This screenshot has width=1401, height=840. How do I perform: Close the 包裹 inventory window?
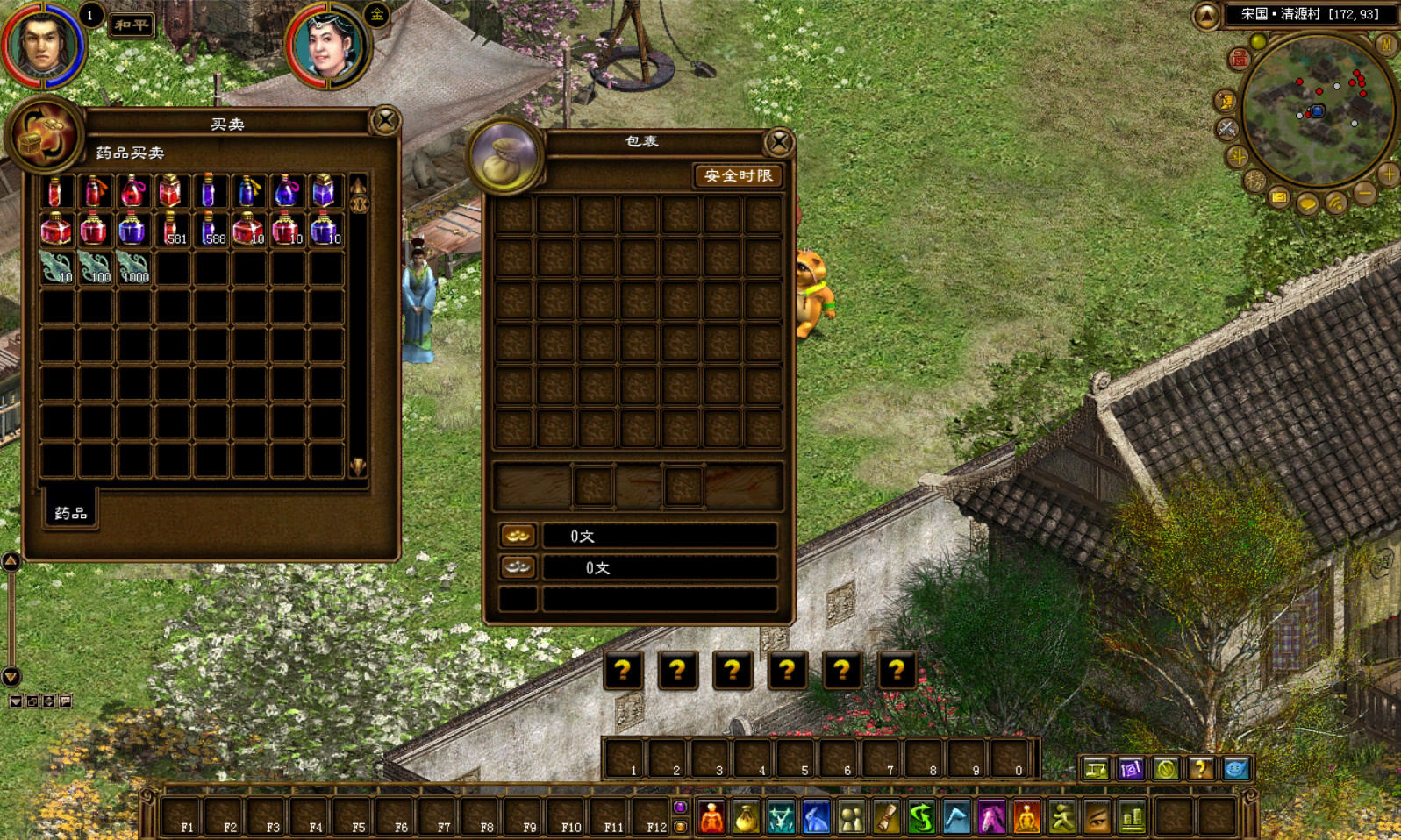(779, 142)
